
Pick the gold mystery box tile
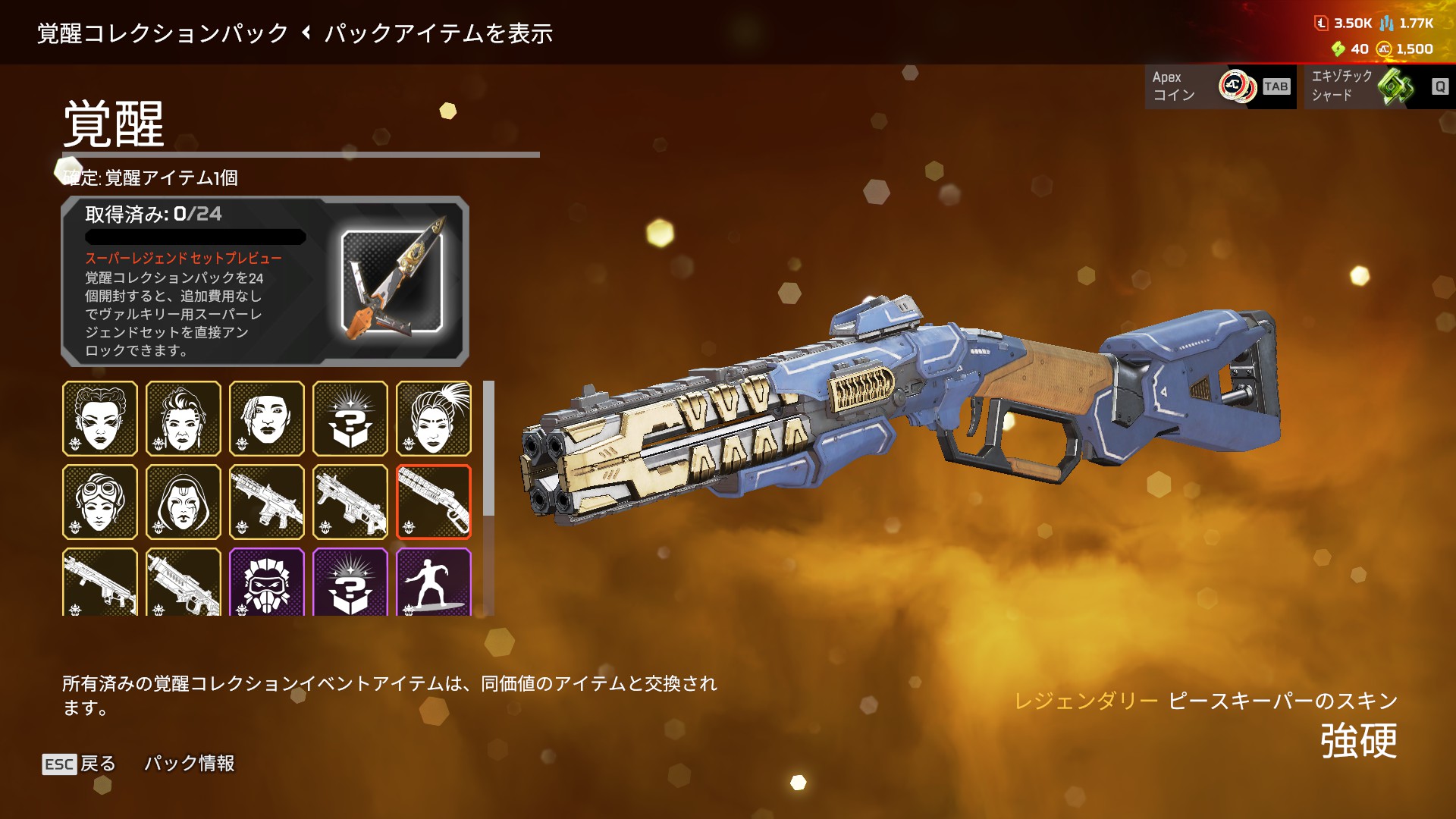point(350,419)
